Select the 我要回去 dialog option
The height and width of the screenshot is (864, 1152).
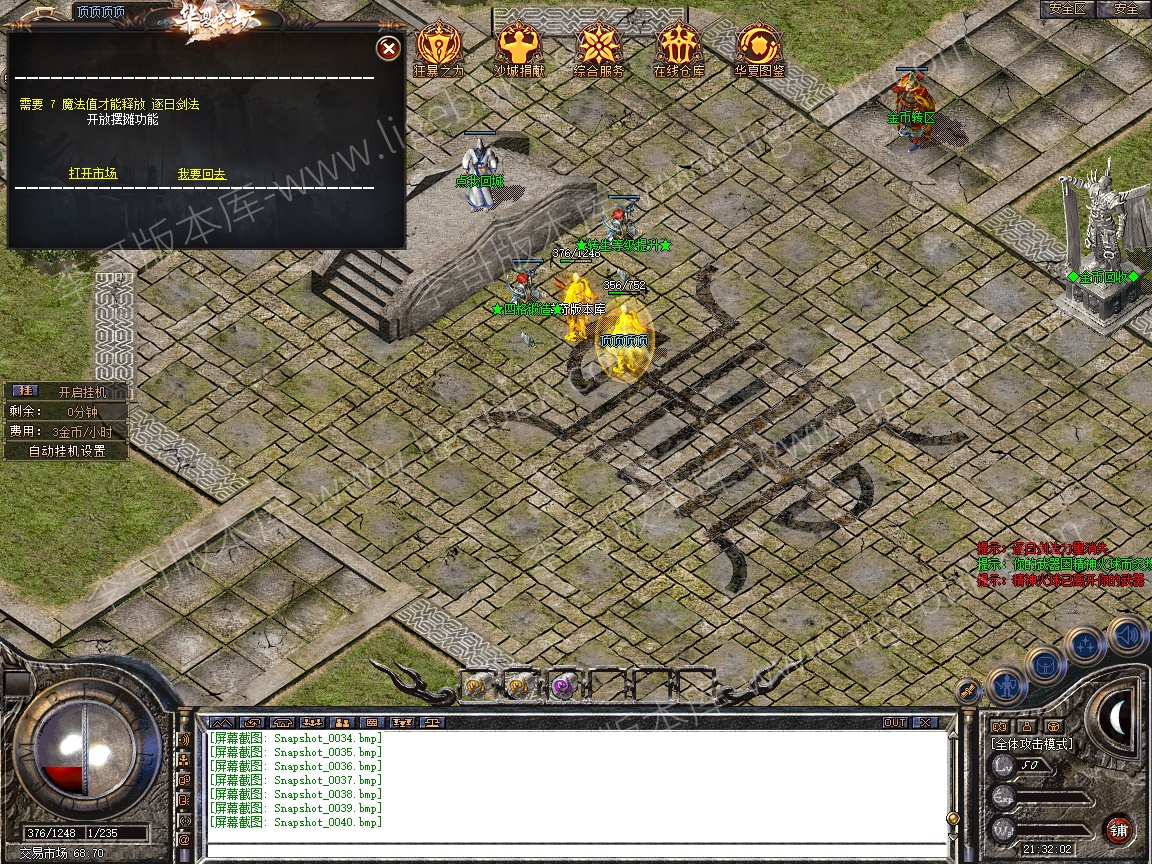pos(202,174)
